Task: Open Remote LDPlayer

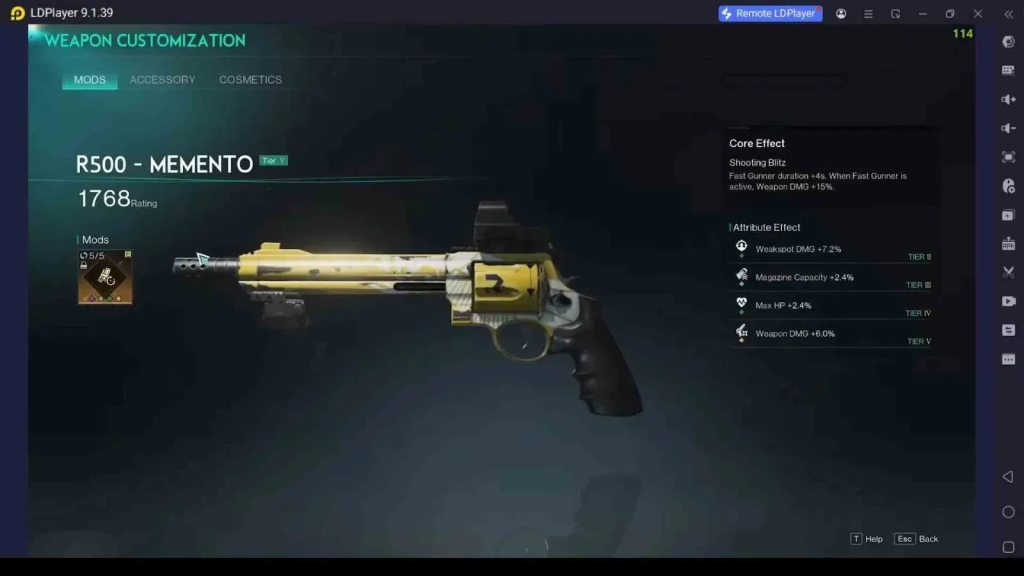Action: (770, 14)
